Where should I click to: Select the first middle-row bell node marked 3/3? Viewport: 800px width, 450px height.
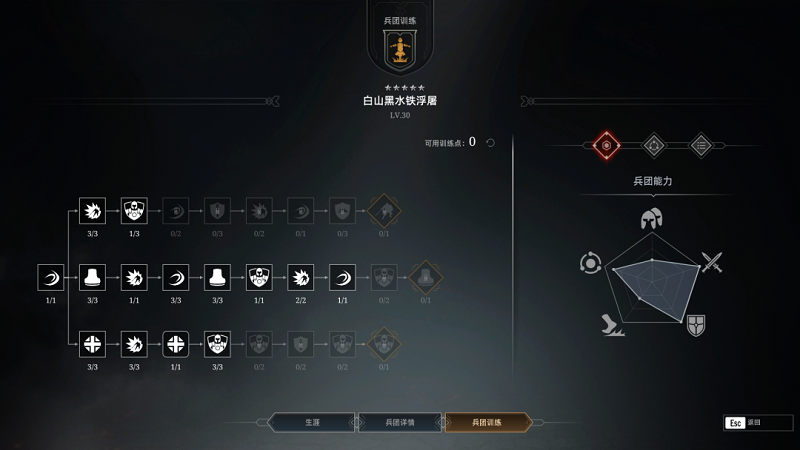(x=92, y=276)
